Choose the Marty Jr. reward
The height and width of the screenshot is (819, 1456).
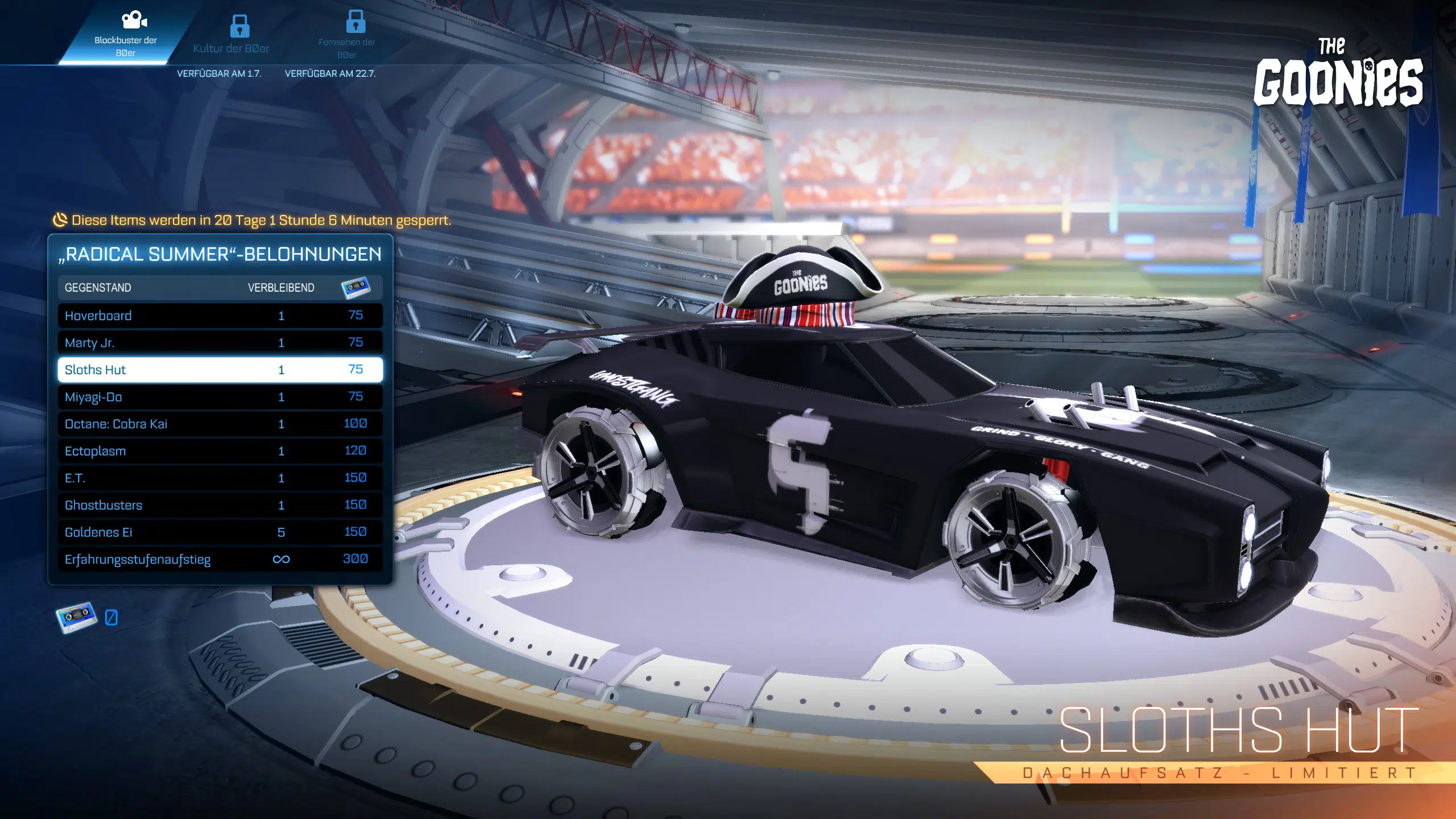click(220, 342)
